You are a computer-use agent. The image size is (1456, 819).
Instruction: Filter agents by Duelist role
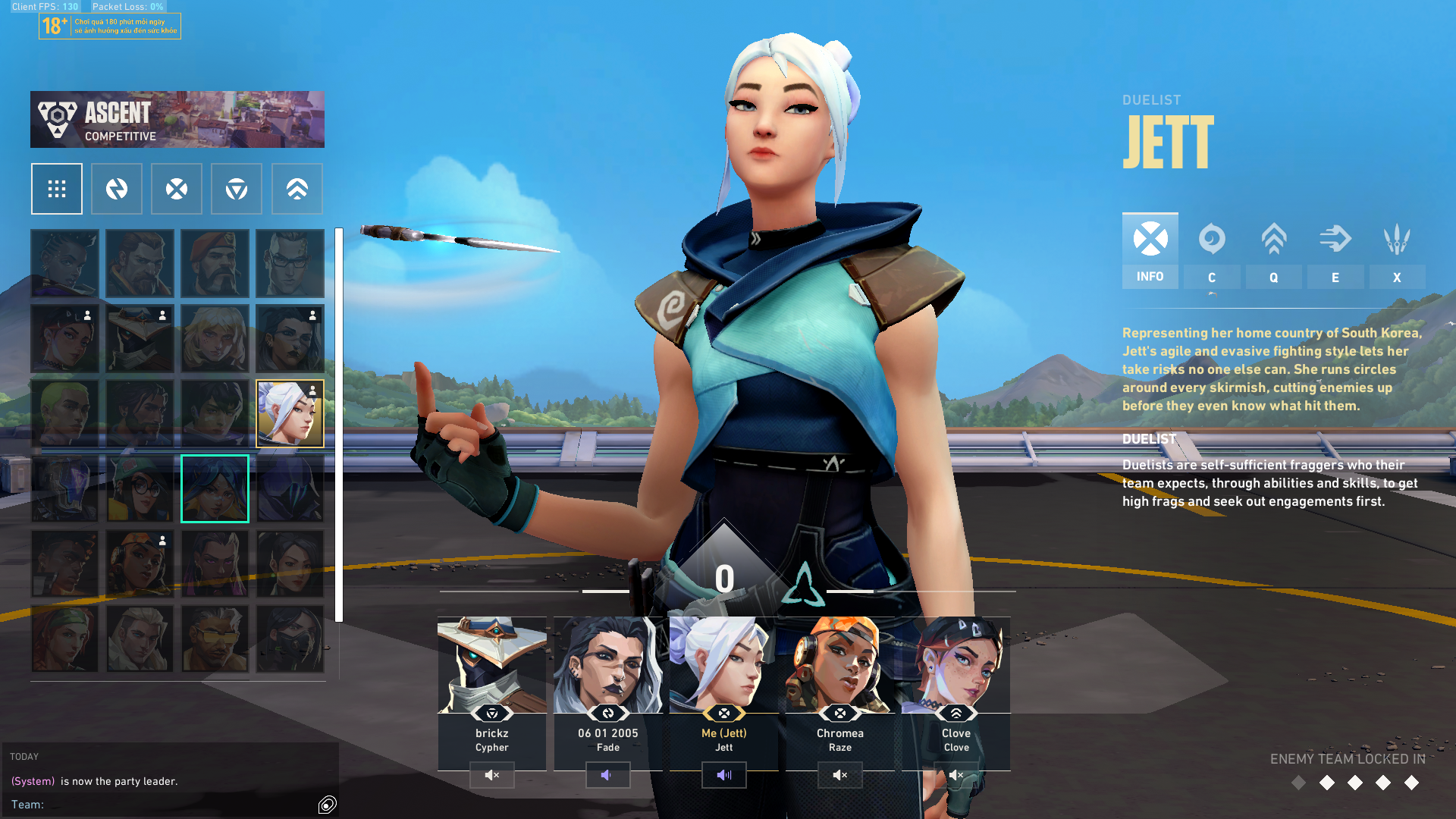(177, 189)
